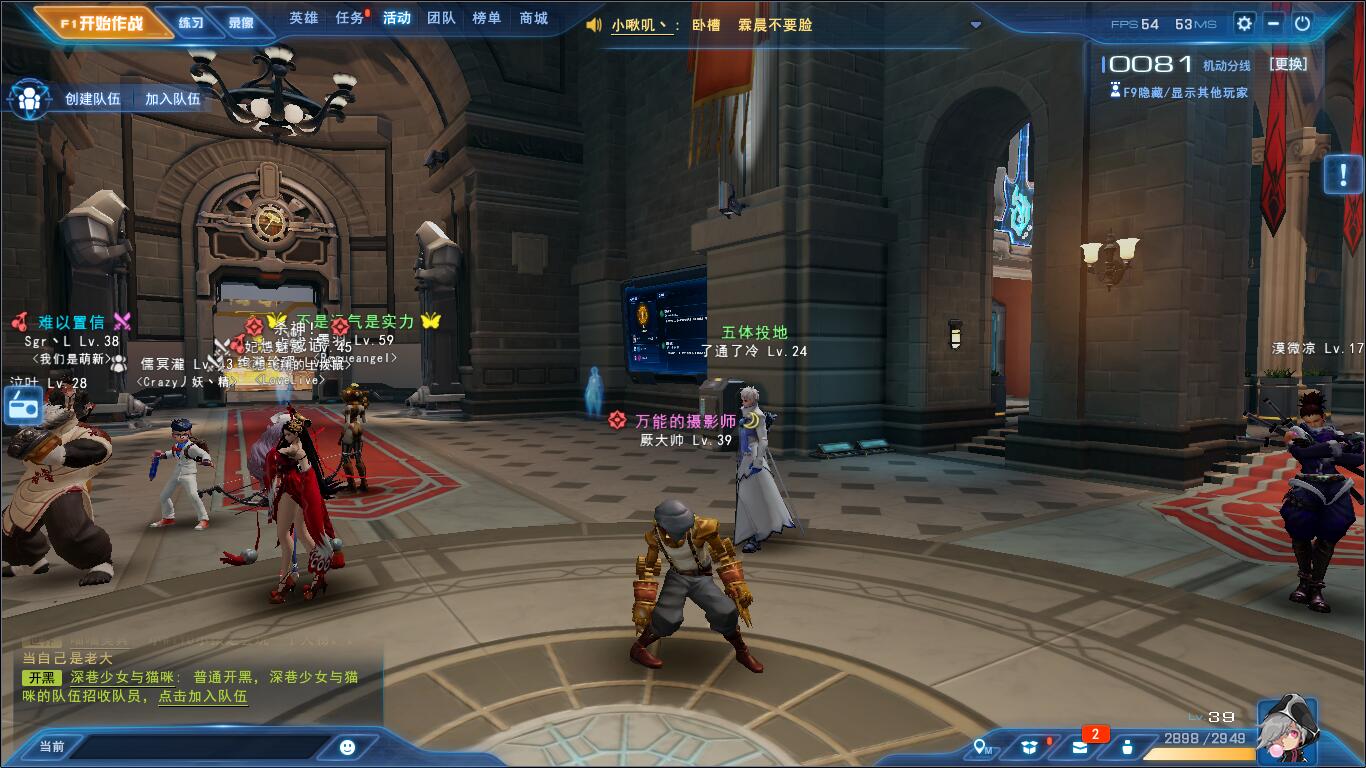The image size is (1366, 768).
Task: Open the 录像 replay button
Action: pyautogui.click(x=241, y=22)
